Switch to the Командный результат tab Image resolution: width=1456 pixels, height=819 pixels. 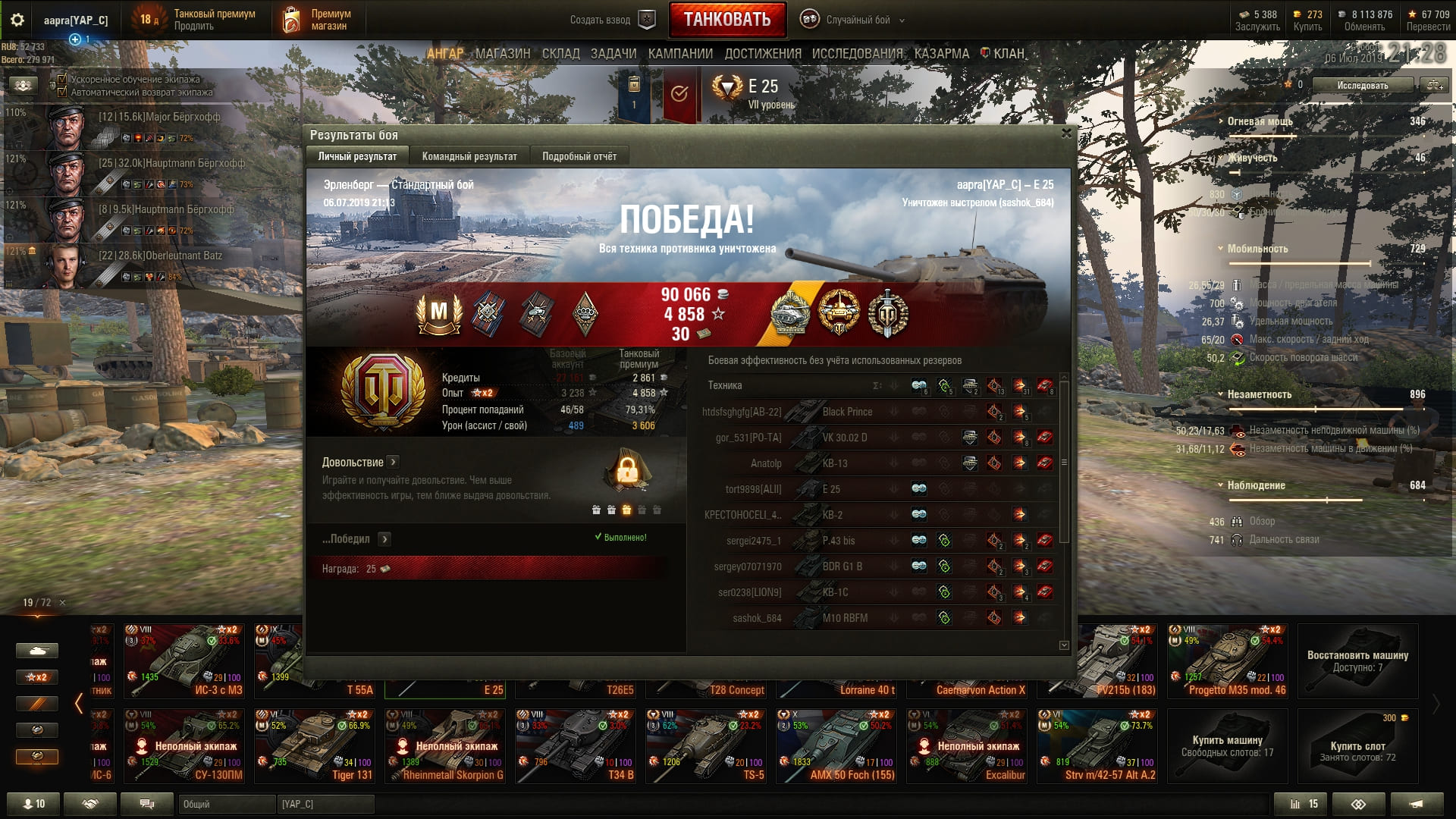tap(469, 156)
